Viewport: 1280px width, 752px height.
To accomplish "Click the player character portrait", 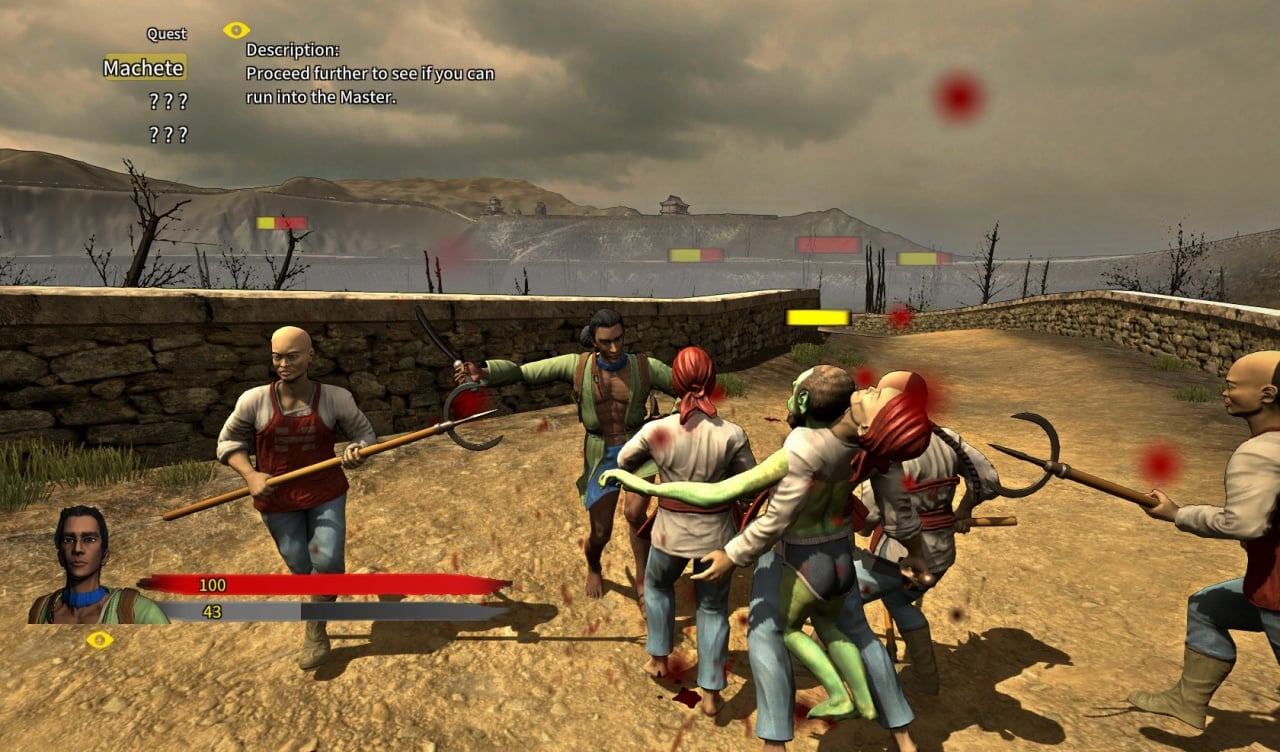I will pyautogui.click(x=85, y=566).
